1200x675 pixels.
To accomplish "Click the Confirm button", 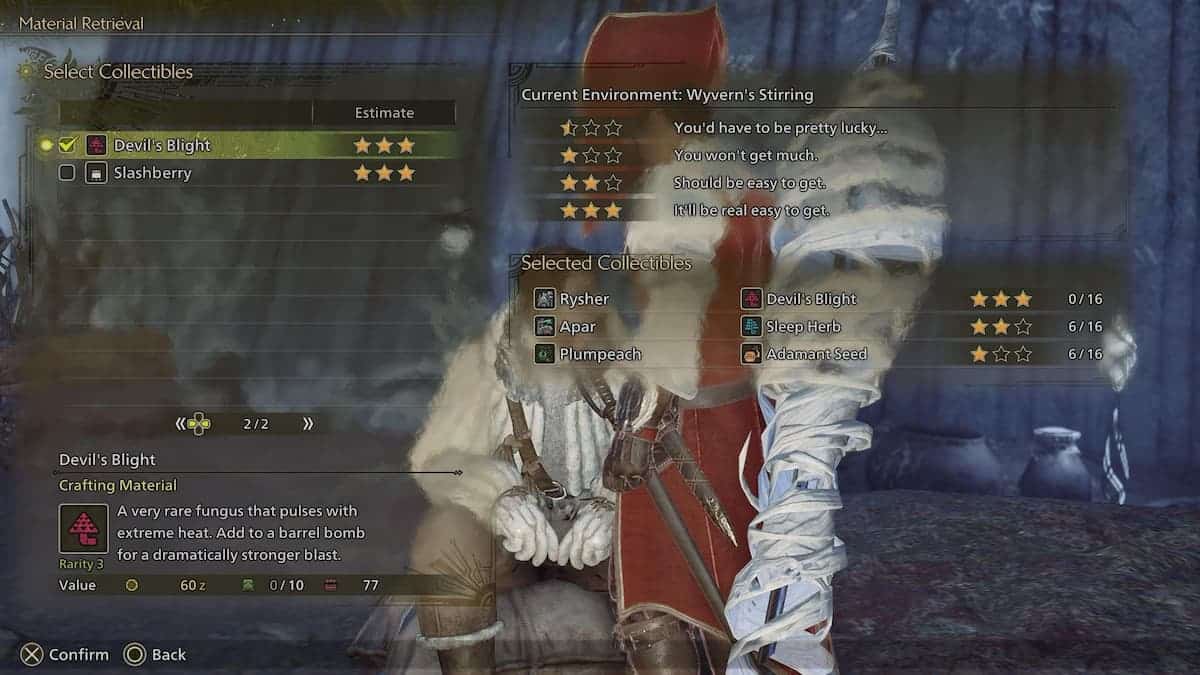I will click(66, 655).
